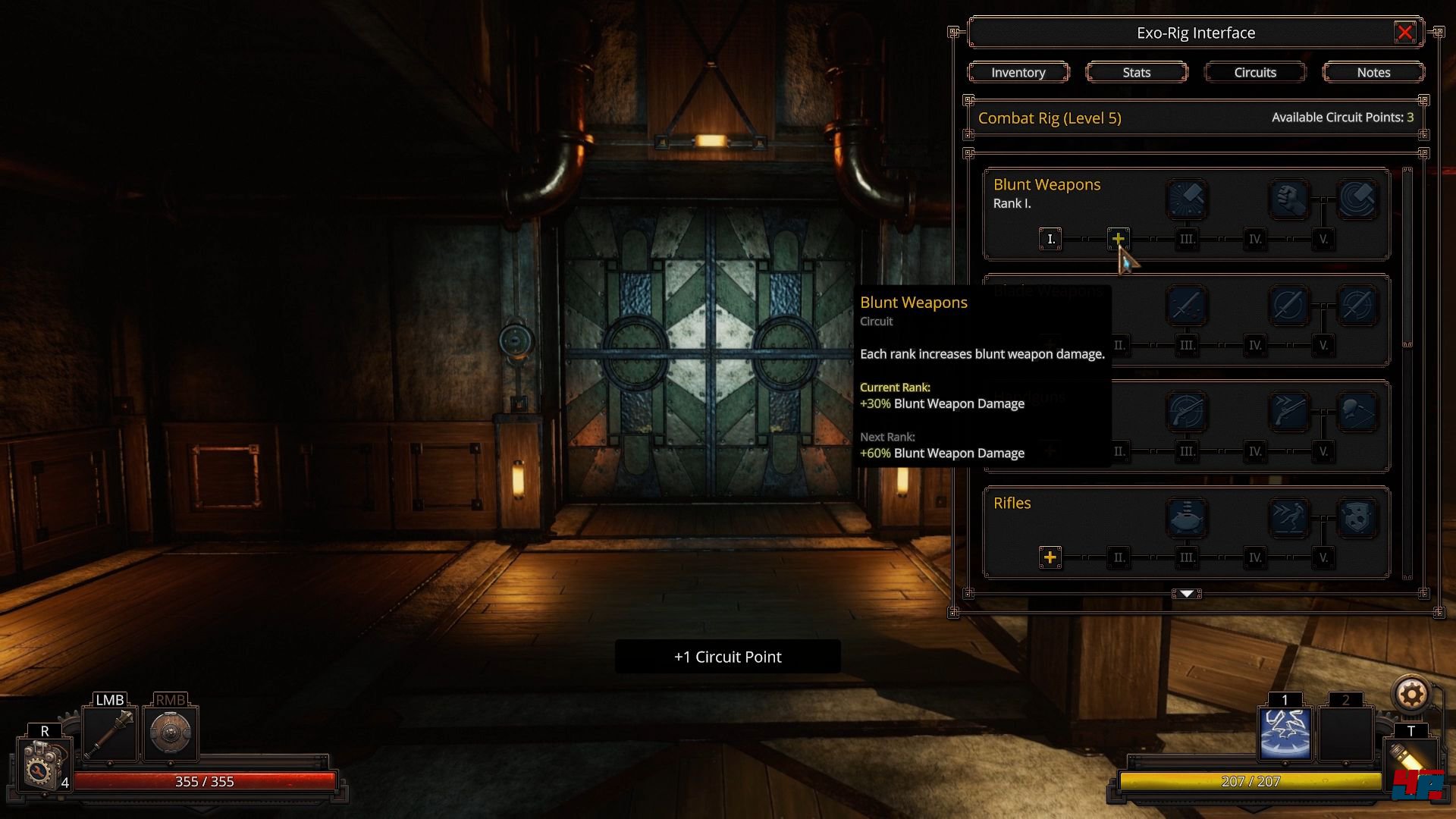The image size is (1456, 819).
Task: Switch to the Inventory tab
Action: pos(1018,72)
